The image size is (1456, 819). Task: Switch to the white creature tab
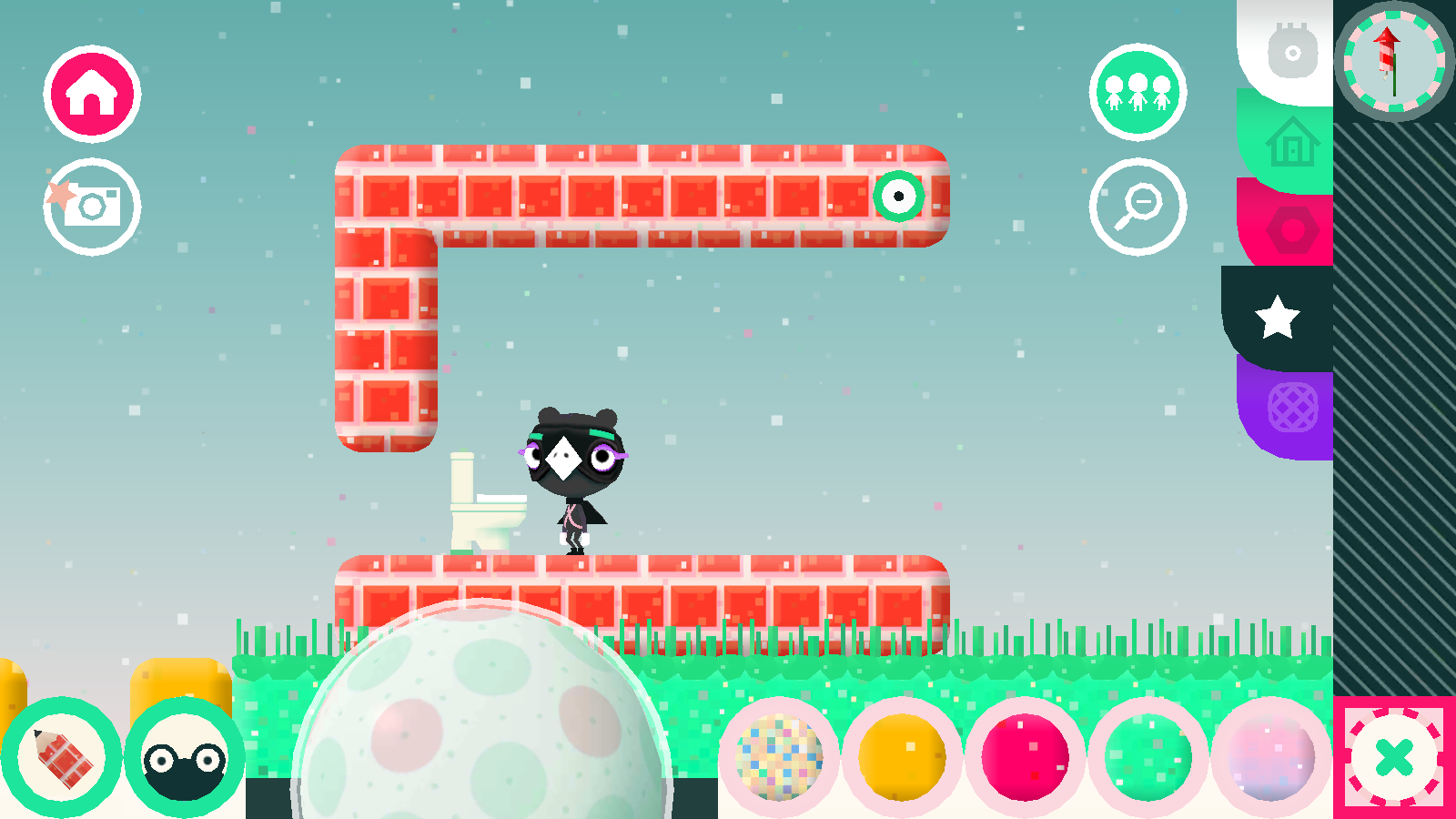click(1290, 52)
